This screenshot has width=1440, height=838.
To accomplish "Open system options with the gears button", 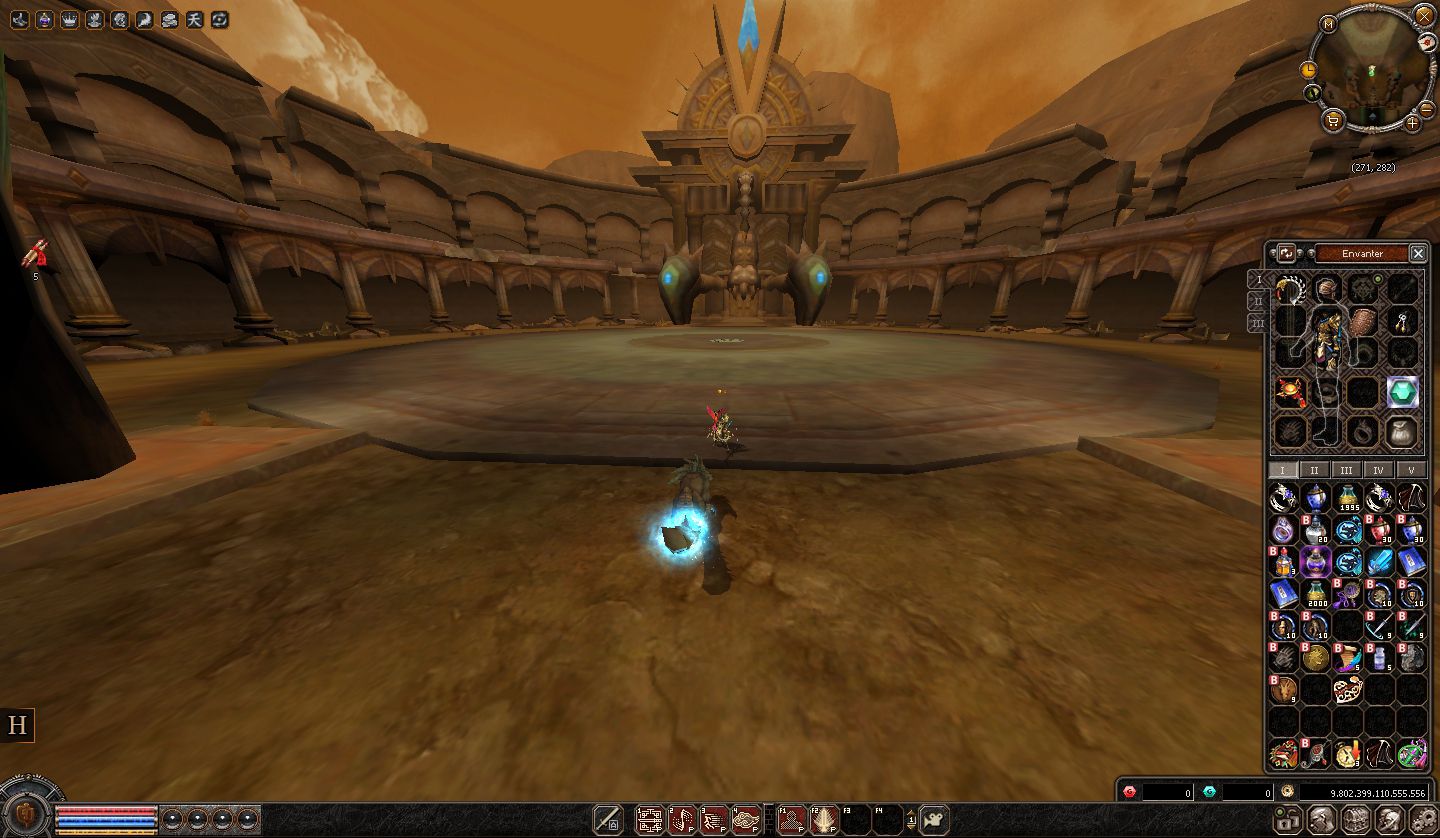I will coord(1418,820).
